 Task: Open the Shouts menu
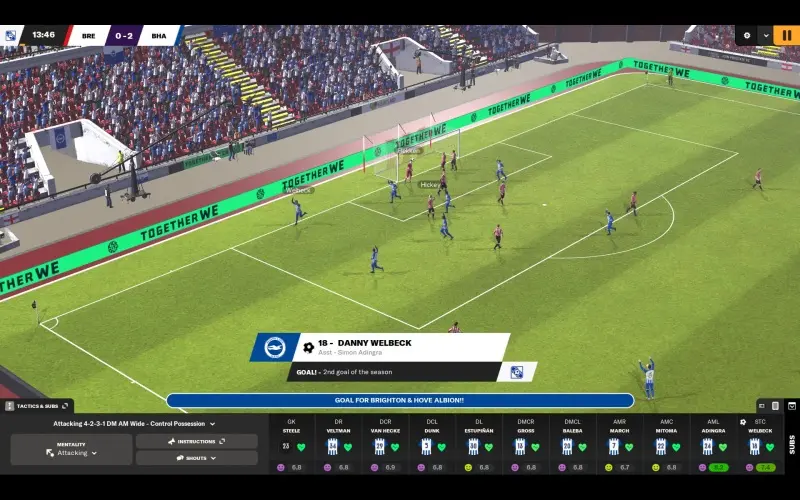click(197, 458)
